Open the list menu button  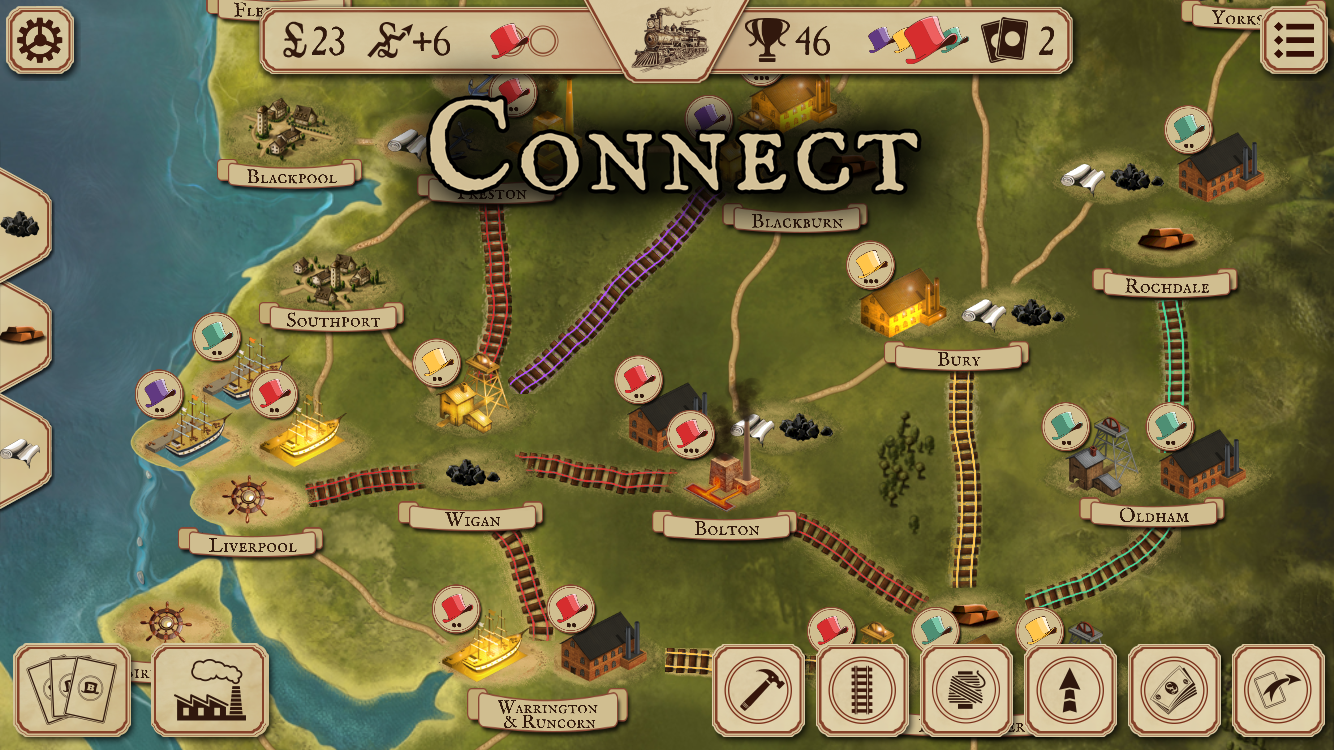1293,40
